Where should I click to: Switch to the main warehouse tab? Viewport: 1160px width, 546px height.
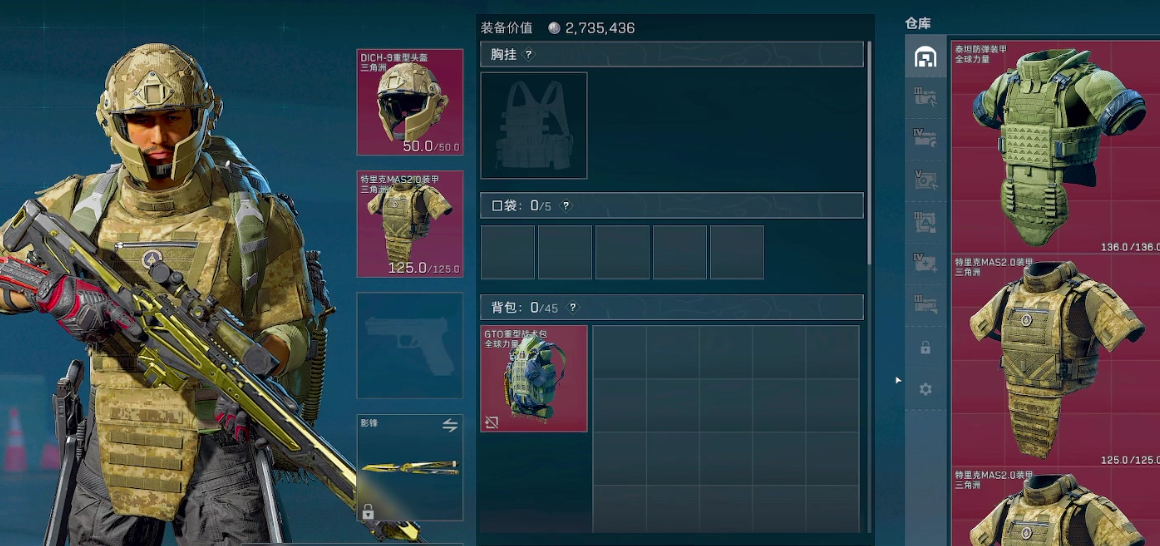click(x=925, y=58)
